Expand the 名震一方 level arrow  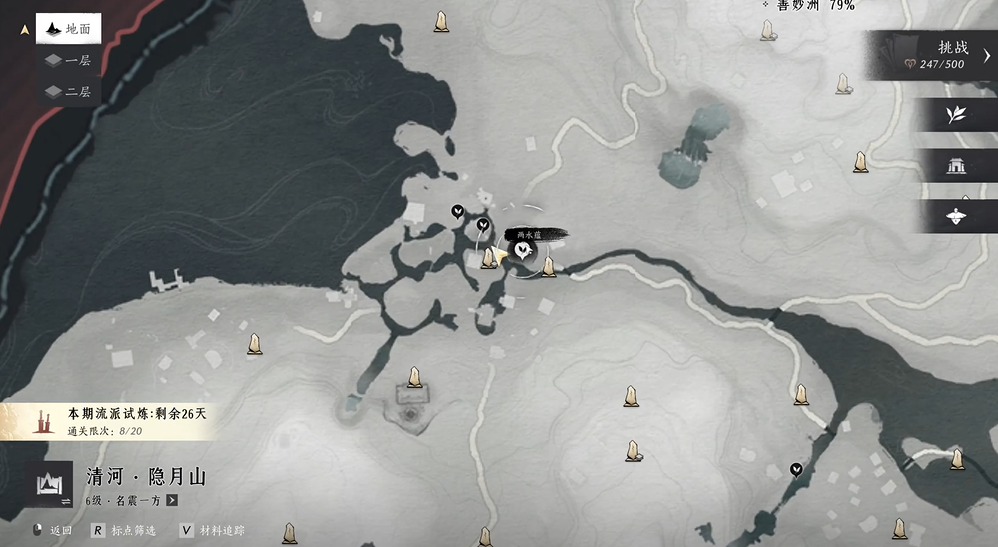pos(172,500)
